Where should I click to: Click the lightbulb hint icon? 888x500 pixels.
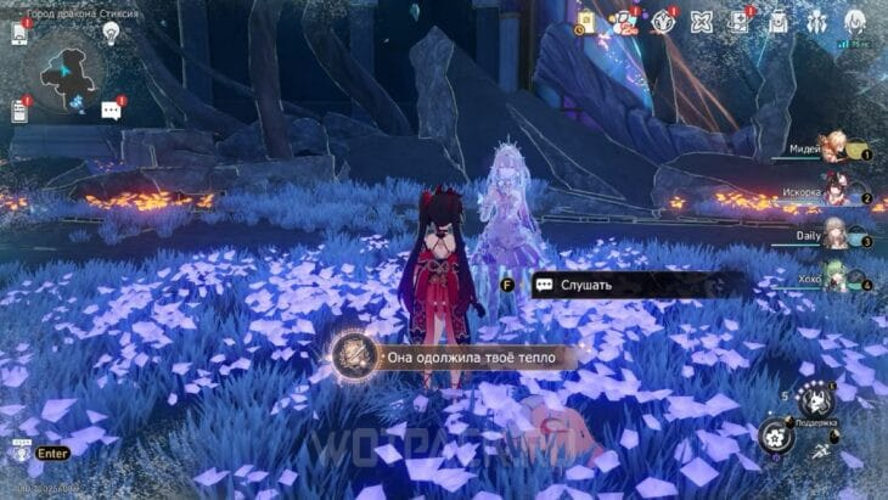tap(111, 33)
